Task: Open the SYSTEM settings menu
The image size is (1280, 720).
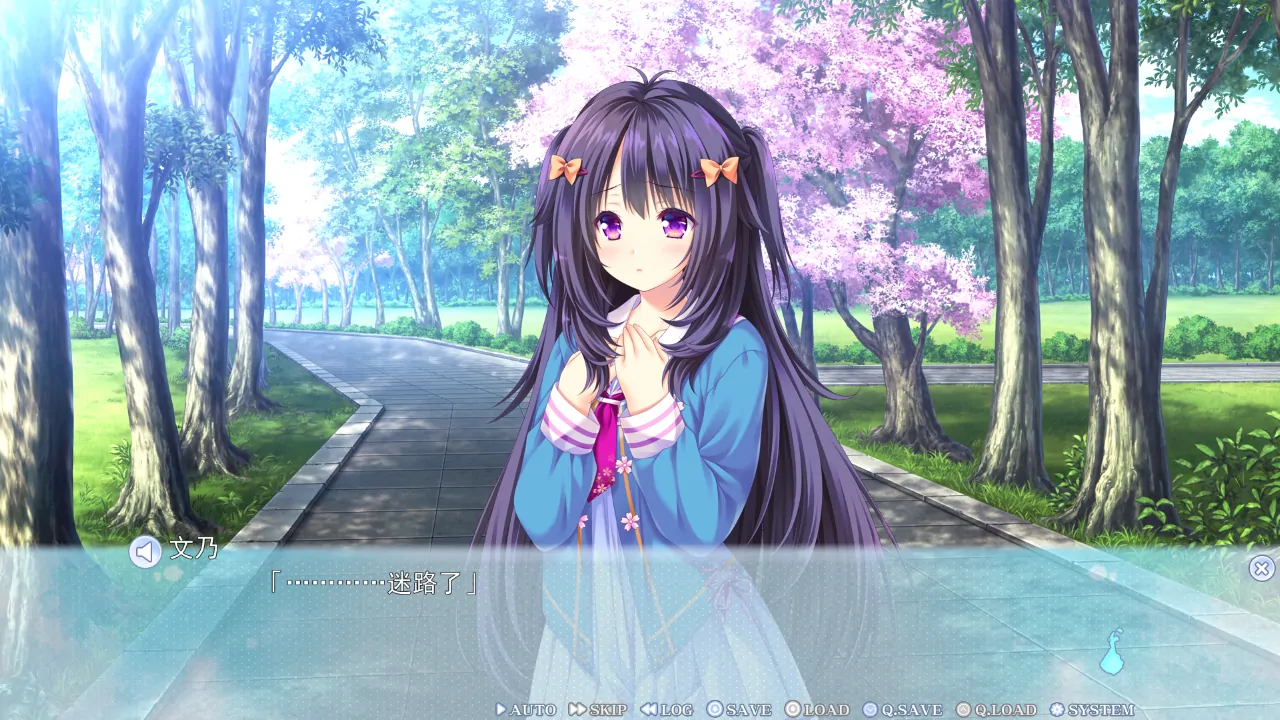Action: (1092, 710)
